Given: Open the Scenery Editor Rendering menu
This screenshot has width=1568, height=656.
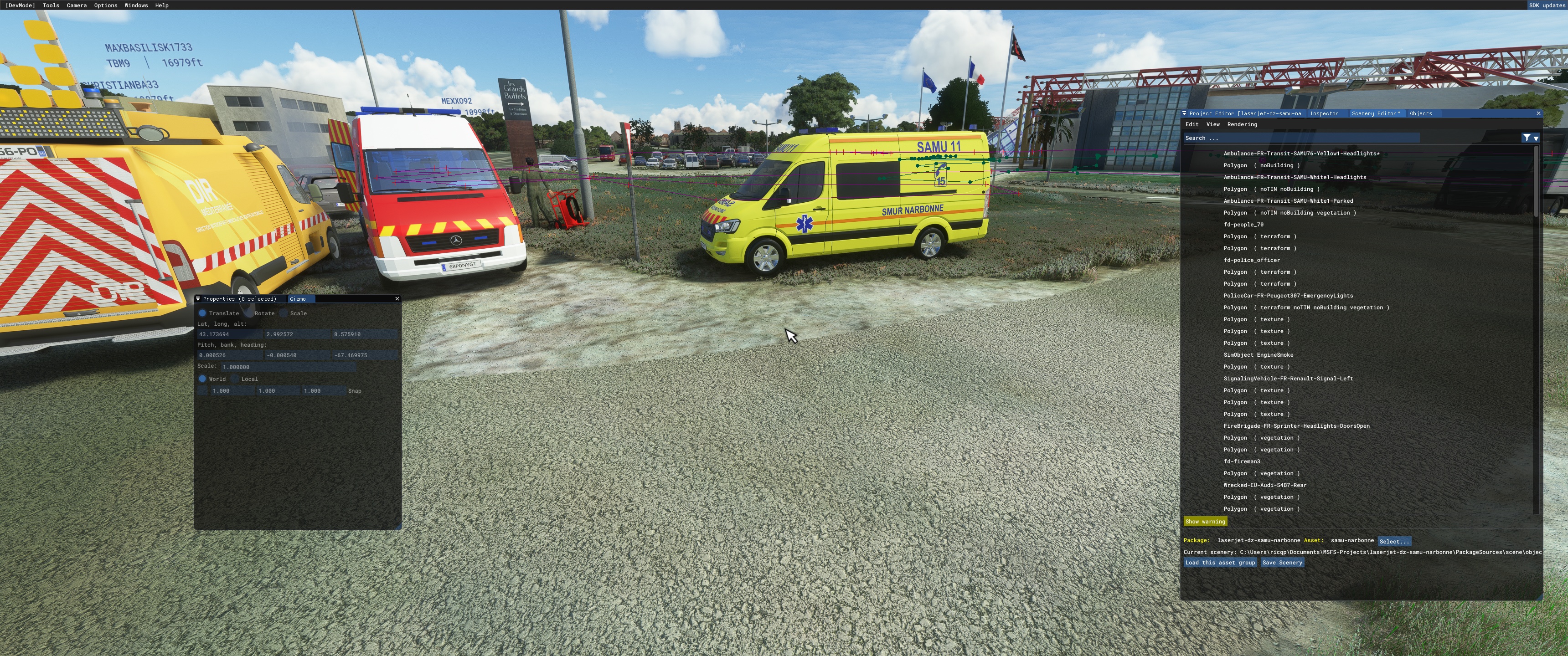Looking at the screenshot, I should coord(1242,125).
